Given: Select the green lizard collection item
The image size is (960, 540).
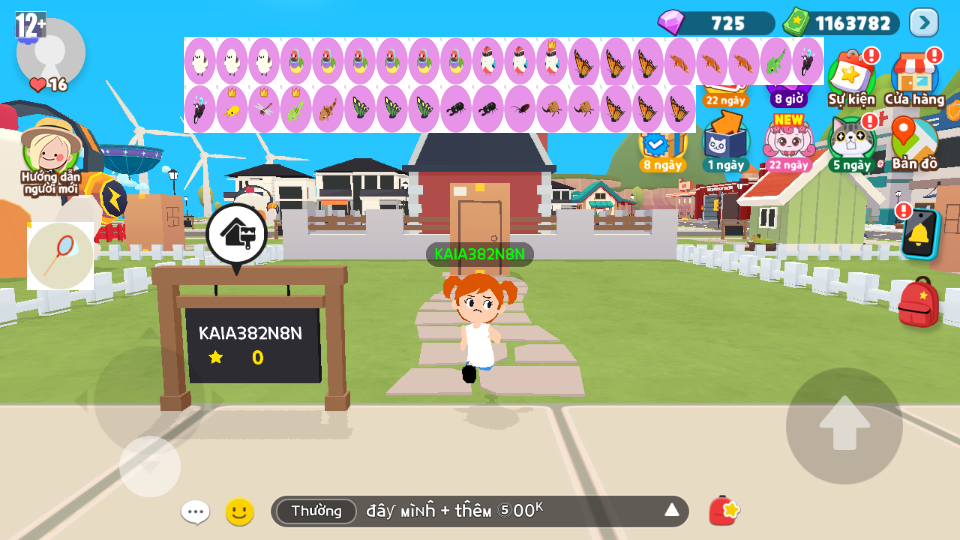Looking at the screenshot, I should [776, 61].
